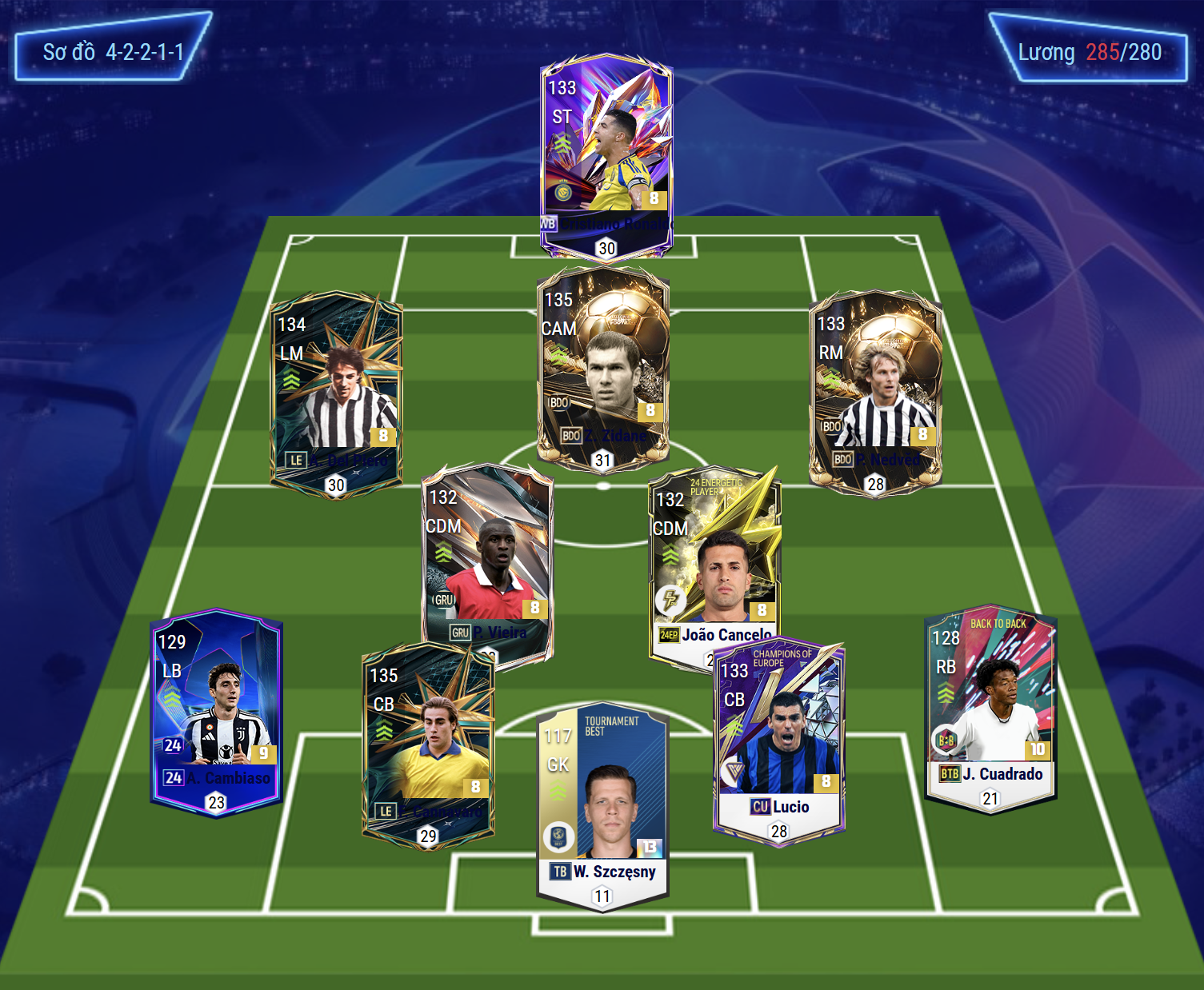This screenshot has height=990, width=1204.
Task: Select the Nedved RM card
Action: click(x=875, y=392)
